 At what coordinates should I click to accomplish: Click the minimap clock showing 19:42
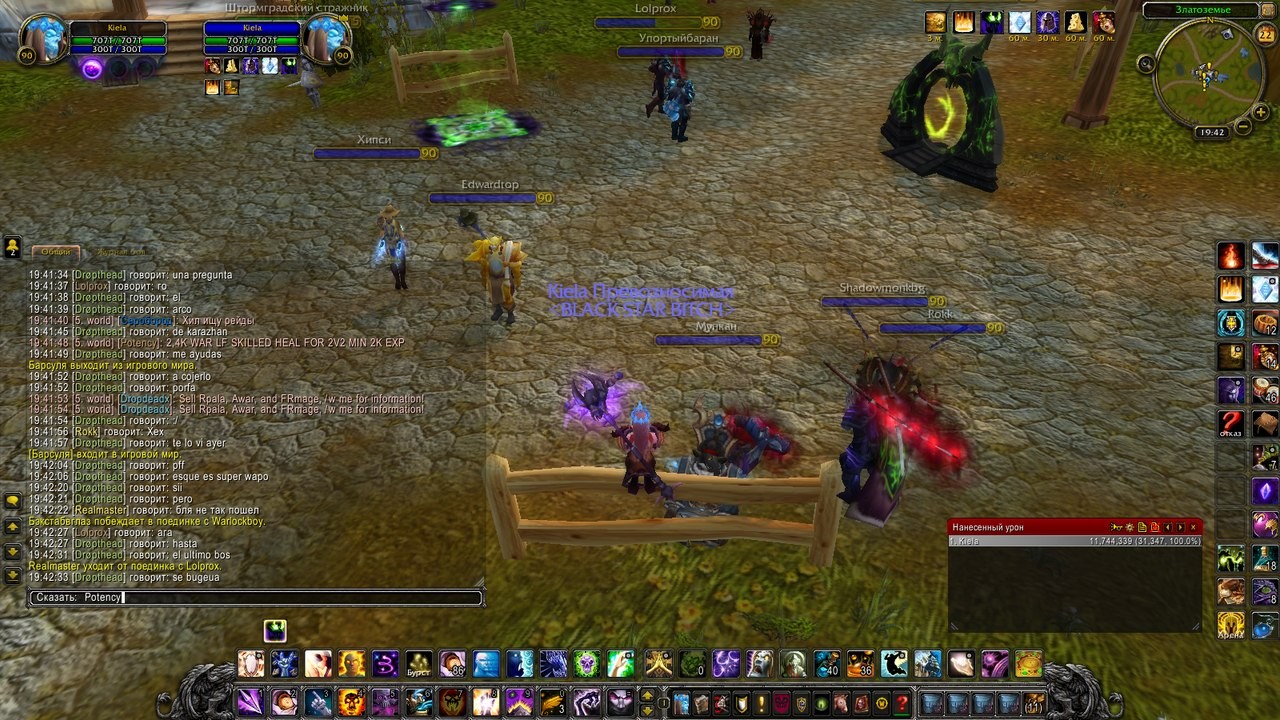pos(1211,132)
